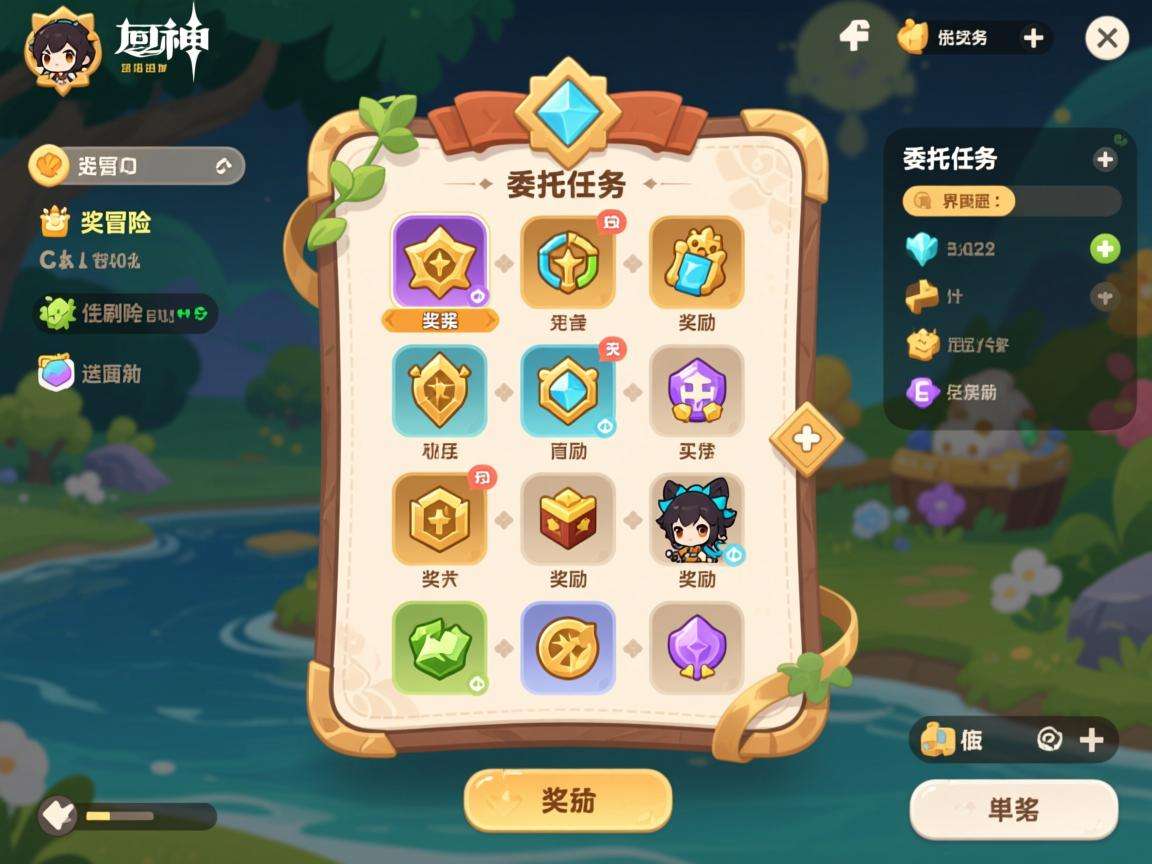Select the teal diamond frame tile

click(x=568, y=391)
